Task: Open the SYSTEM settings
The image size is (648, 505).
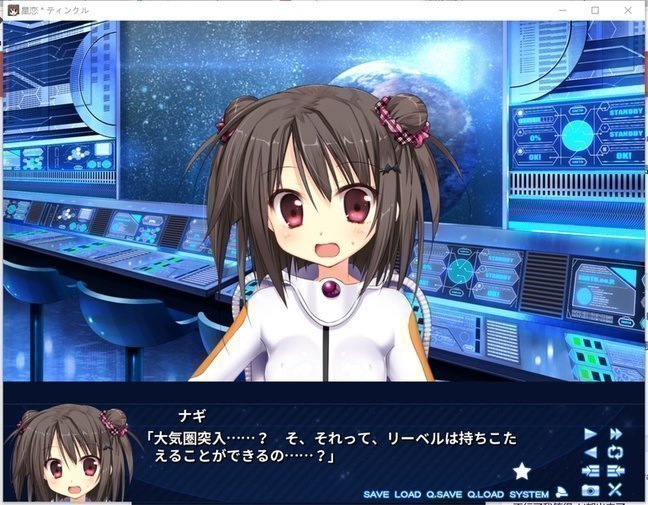Action: click(529, 494)
